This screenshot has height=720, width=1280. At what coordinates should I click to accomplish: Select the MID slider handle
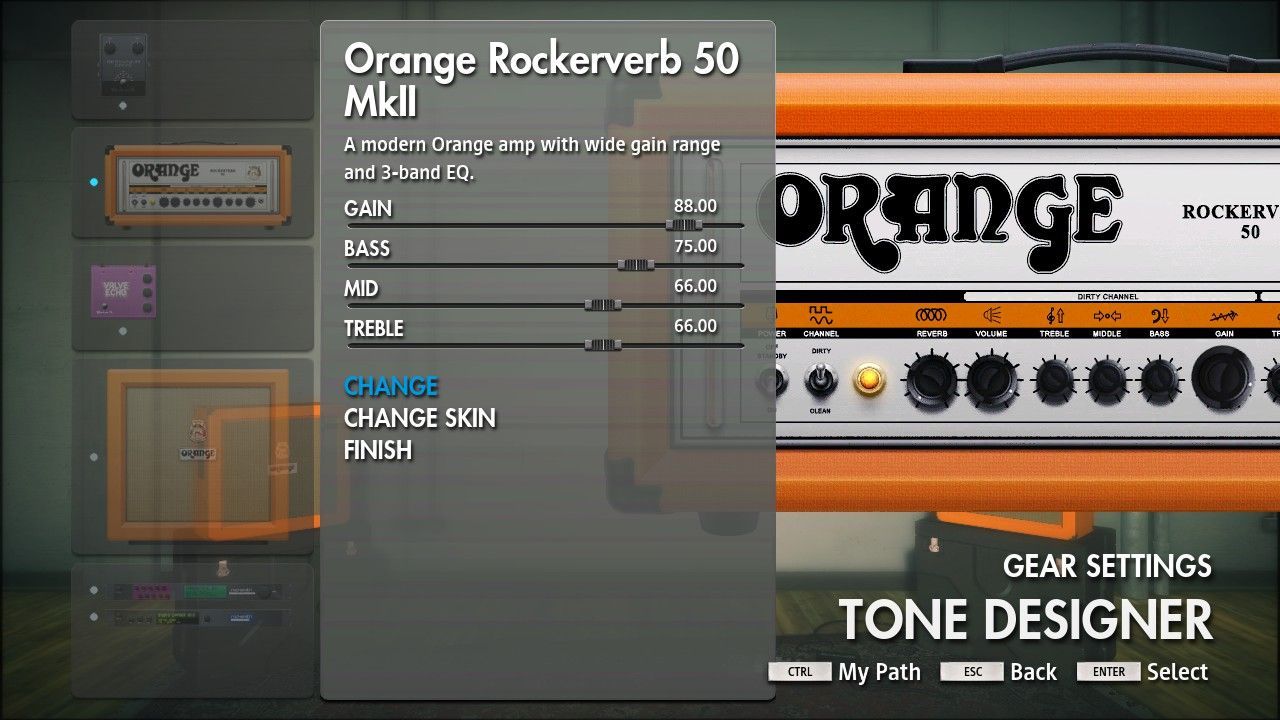pyautogui.click(x=602, y=305)
